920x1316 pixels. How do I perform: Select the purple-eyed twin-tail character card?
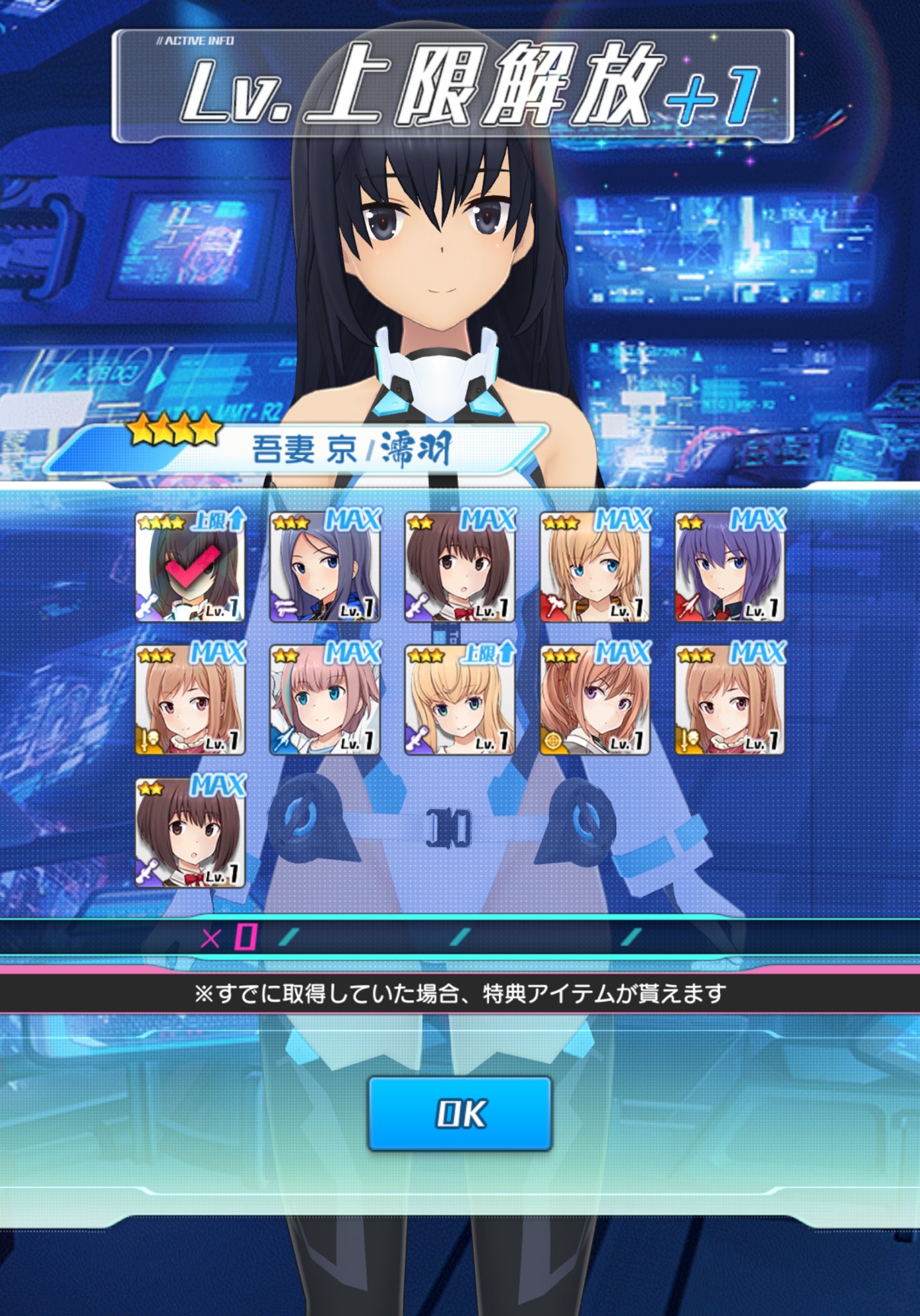tap(595, 700)
